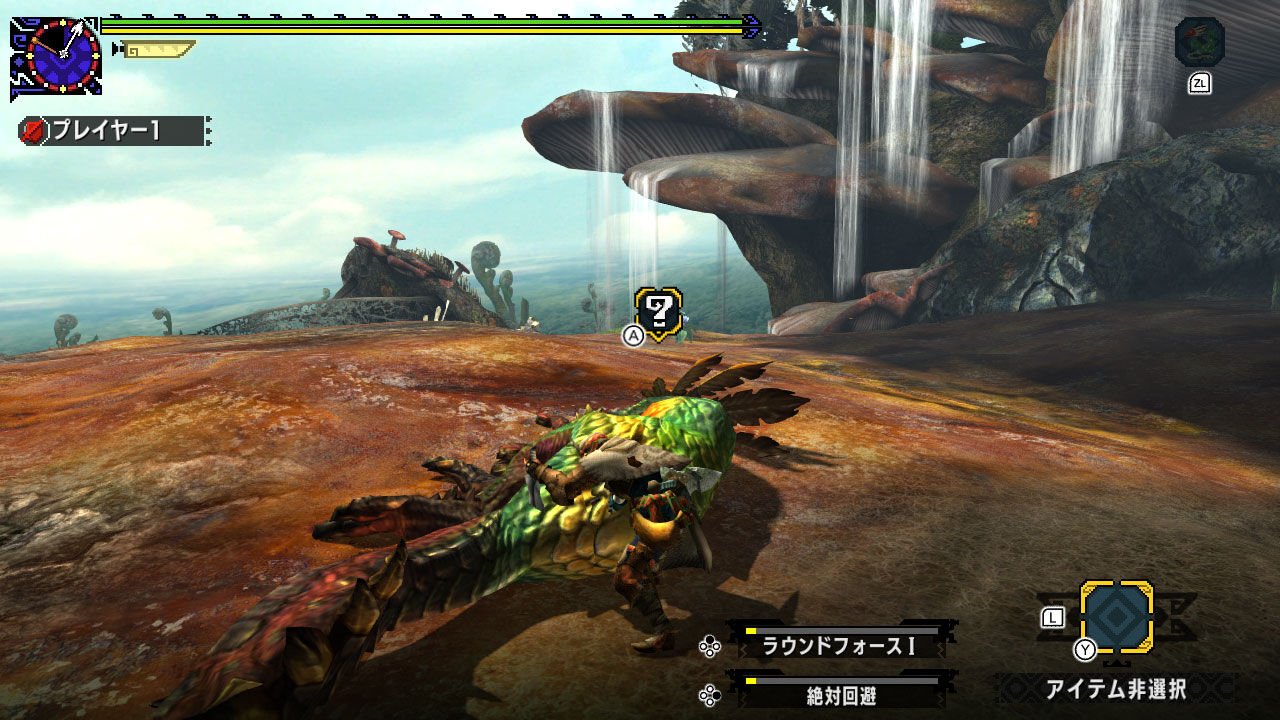Click the アイテム非選択 item label

tap(1115, 689)
